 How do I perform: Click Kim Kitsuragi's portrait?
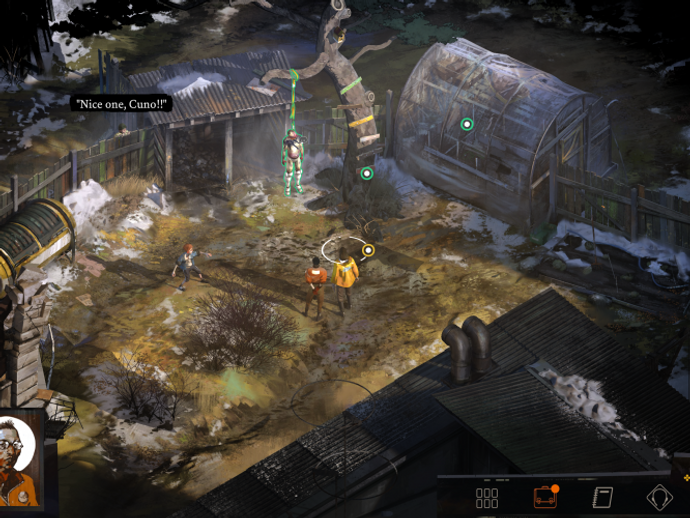(20, 461)
